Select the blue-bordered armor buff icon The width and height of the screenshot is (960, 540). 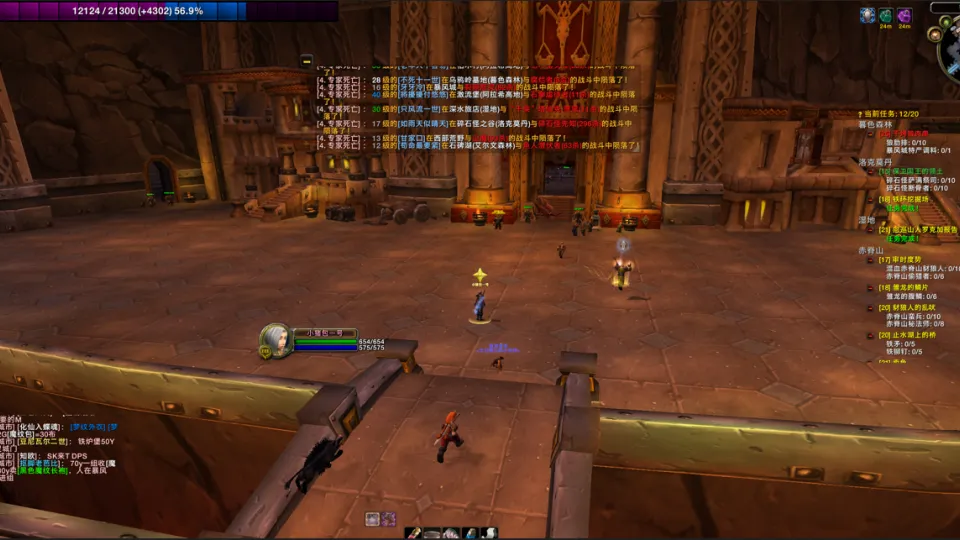coord(867,15)
